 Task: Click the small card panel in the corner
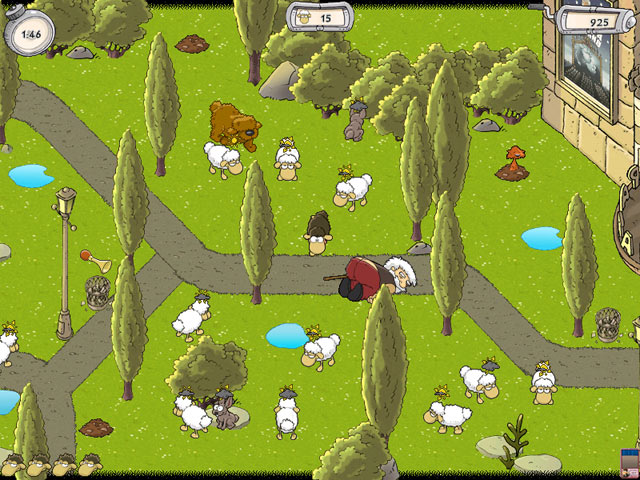(x=629, y=463)
